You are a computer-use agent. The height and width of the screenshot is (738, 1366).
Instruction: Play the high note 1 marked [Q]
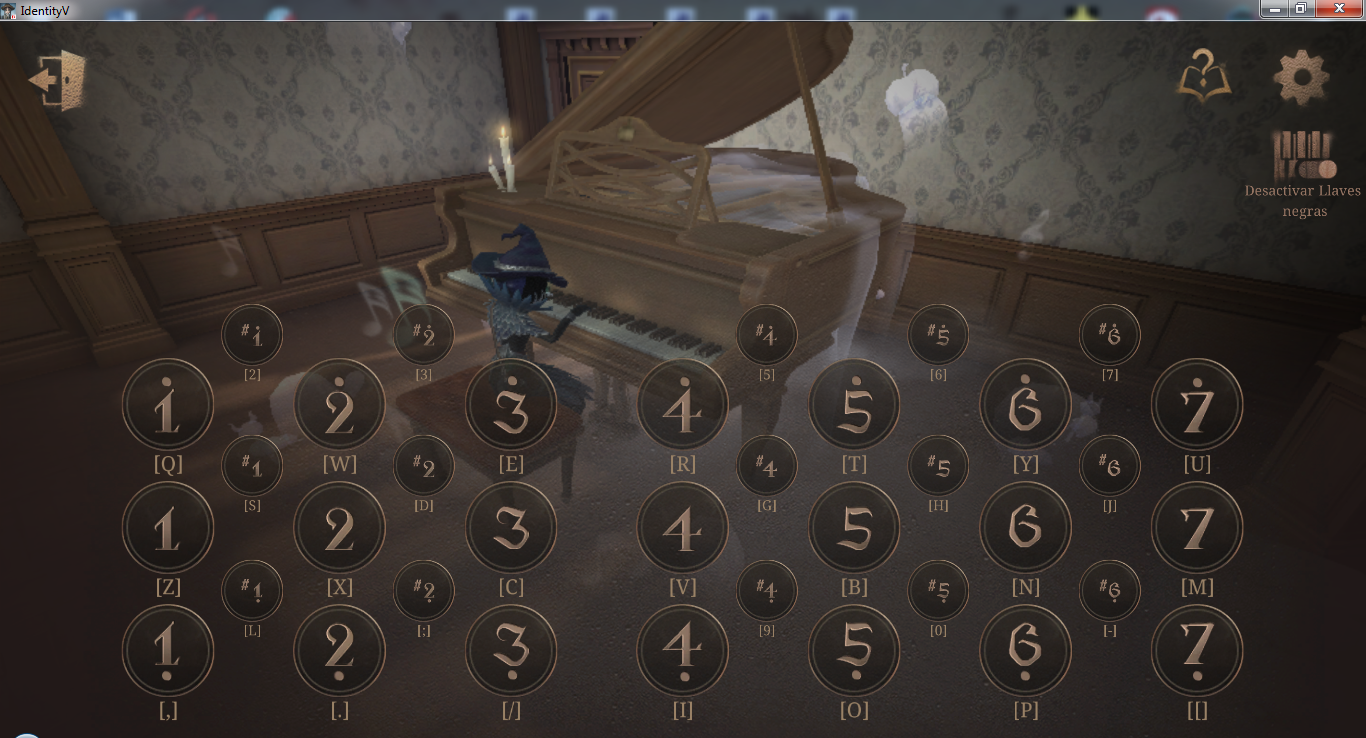[167, 403]
